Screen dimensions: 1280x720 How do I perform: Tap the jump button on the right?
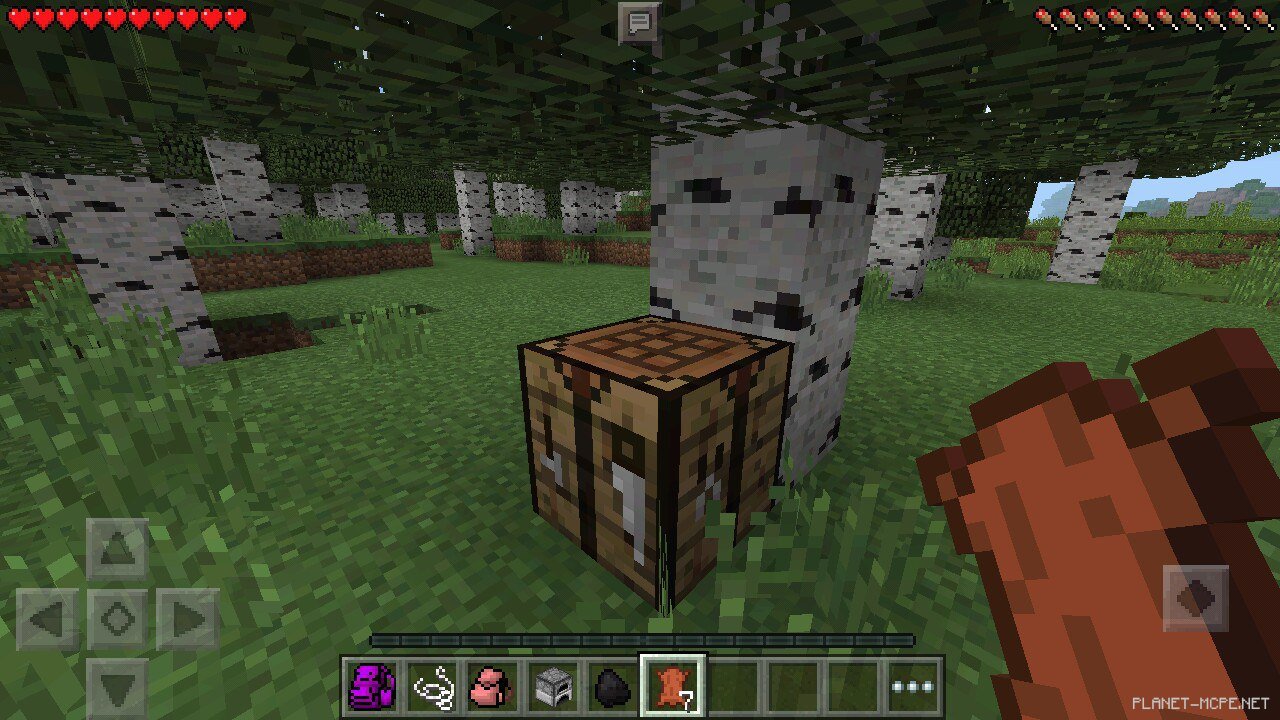click(x=1196, y=599)
